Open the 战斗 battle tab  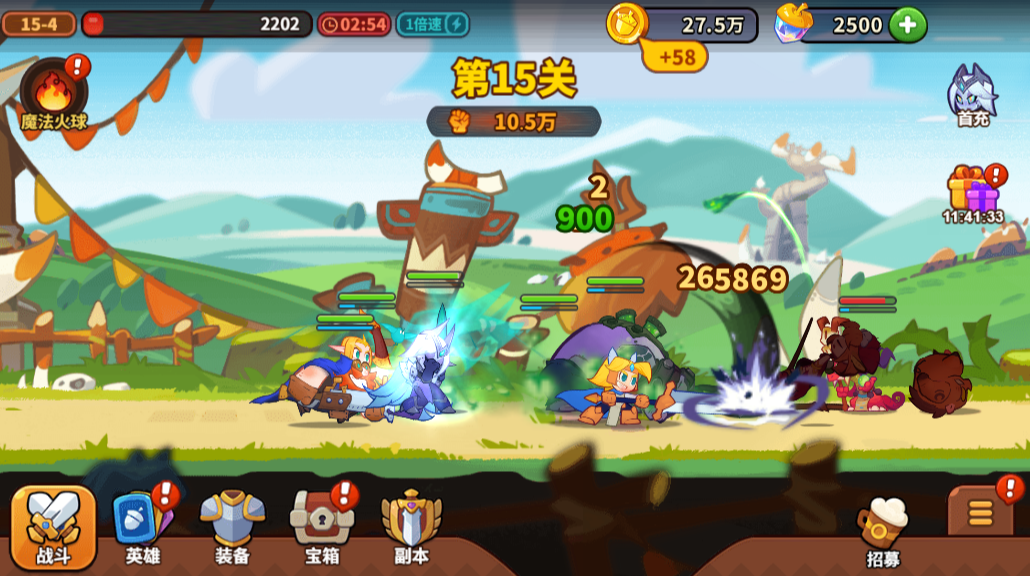coord(54,527)
